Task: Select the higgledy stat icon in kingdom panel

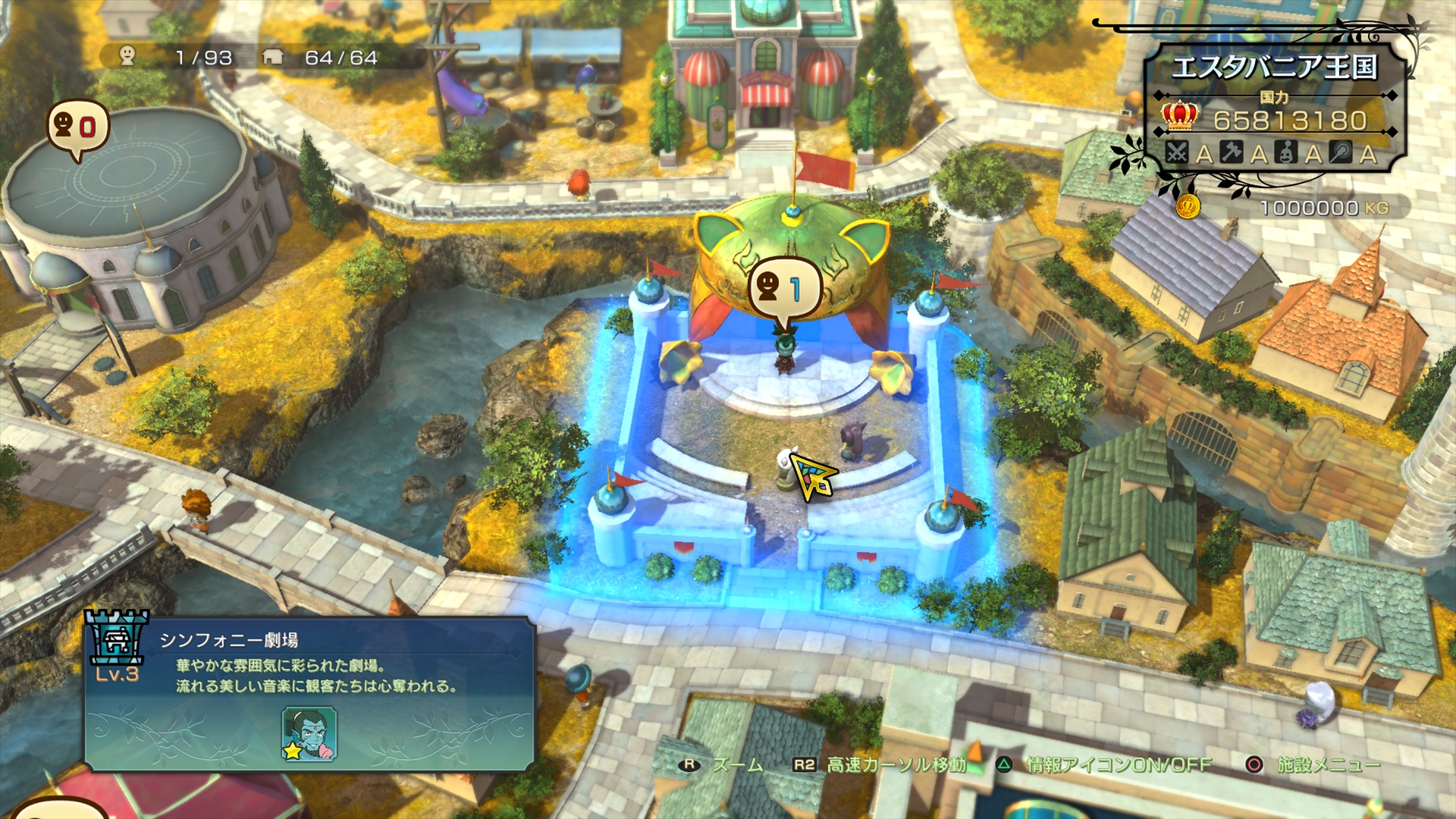Action: point(1285,152)
